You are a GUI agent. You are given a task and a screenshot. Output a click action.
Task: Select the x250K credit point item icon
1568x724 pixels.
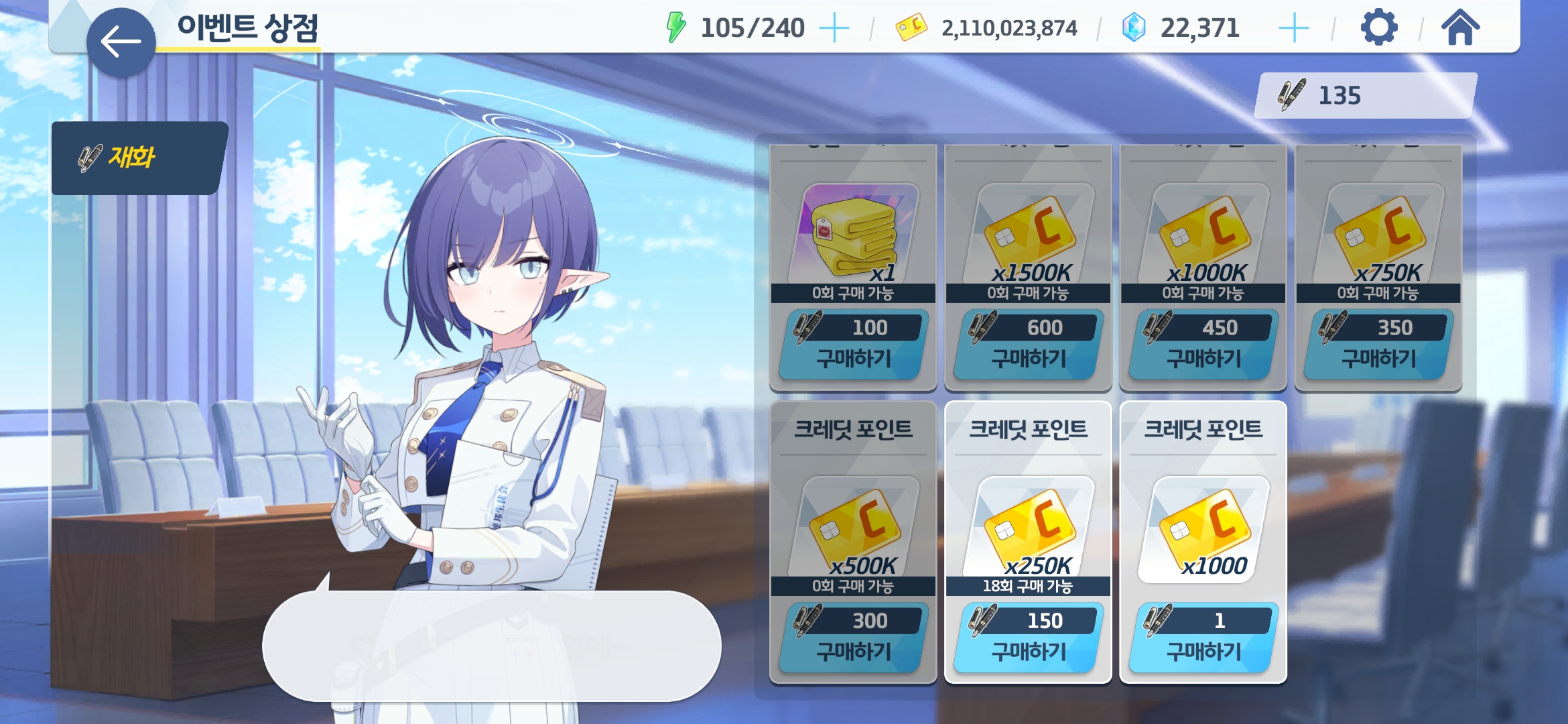tap(1028, 526)
